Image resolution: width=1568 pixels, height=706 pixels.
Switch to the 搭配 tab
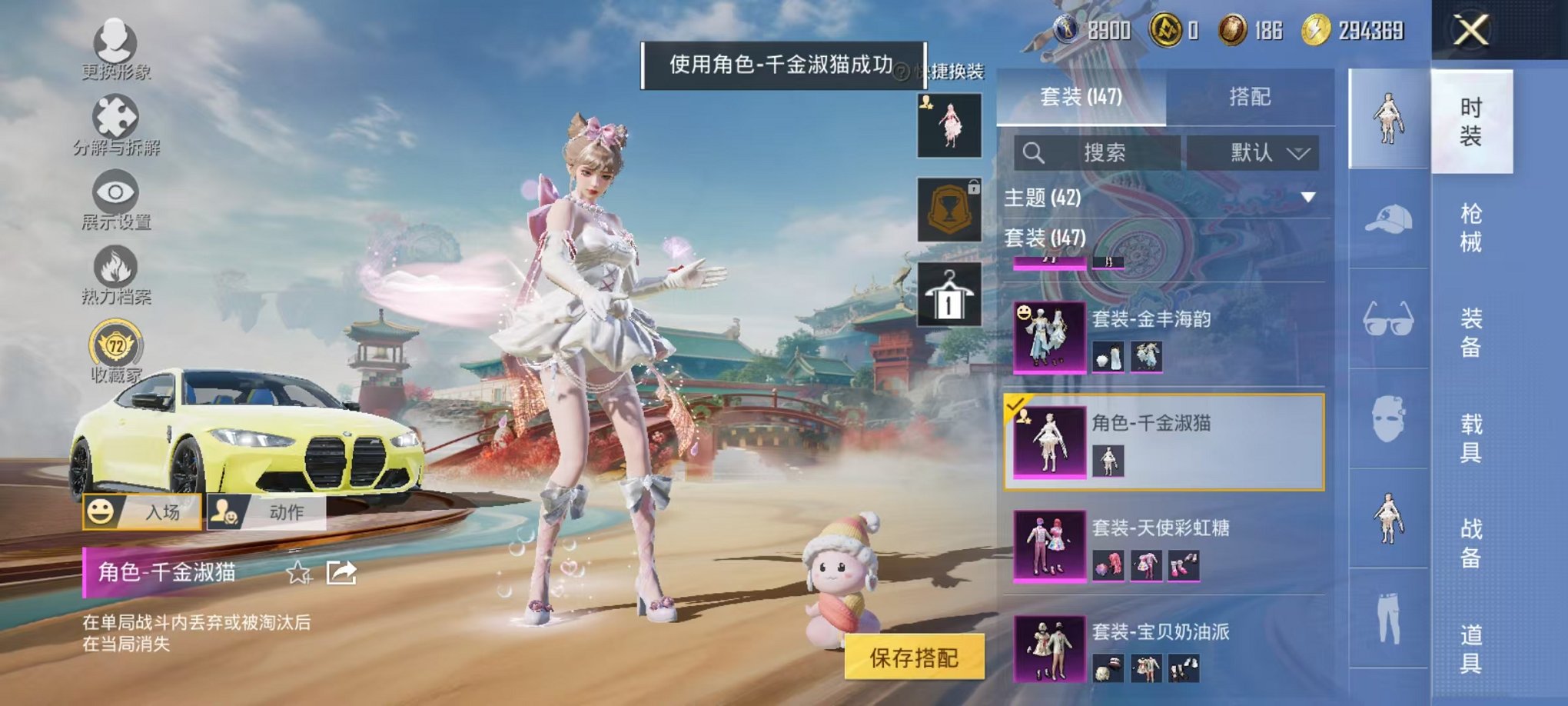point(1249,98)
